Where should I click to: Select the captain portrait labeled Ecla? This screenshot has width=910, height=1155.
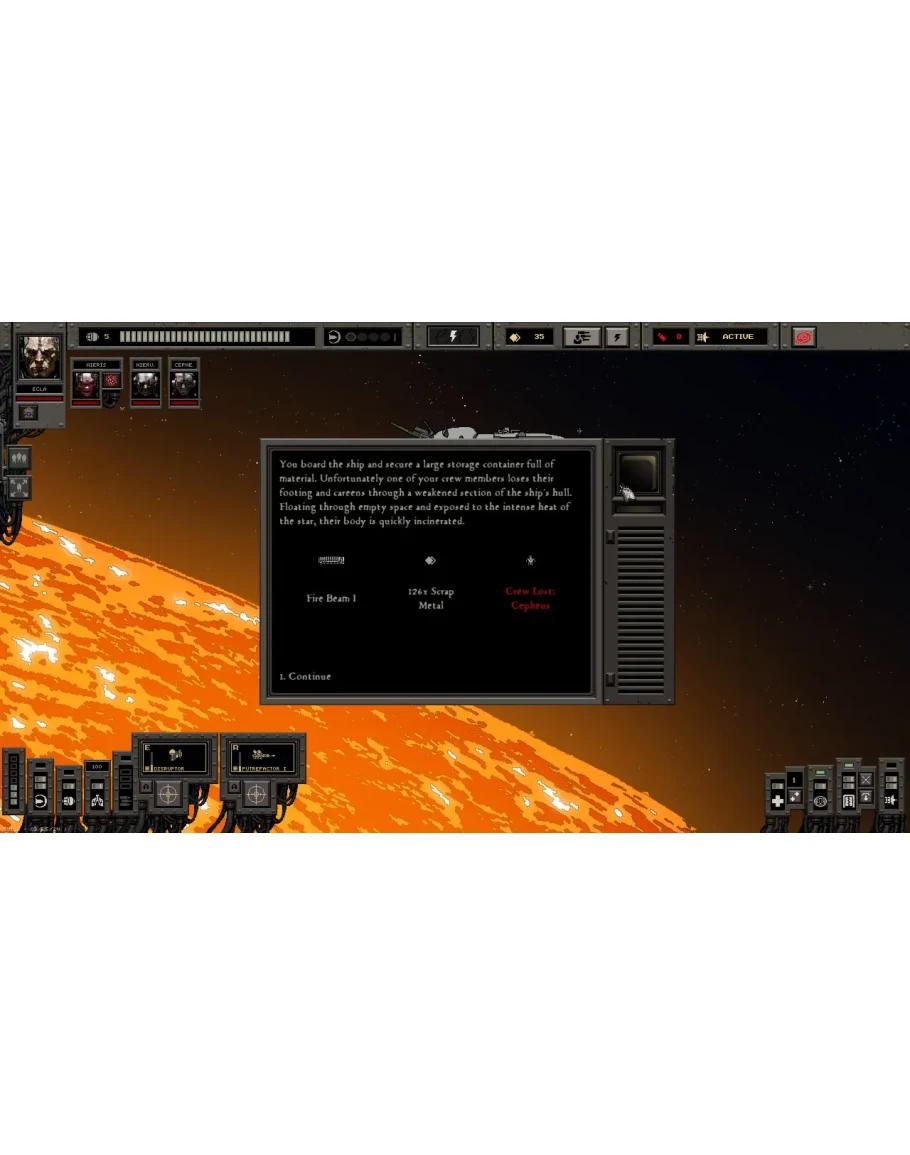point(39,359)
